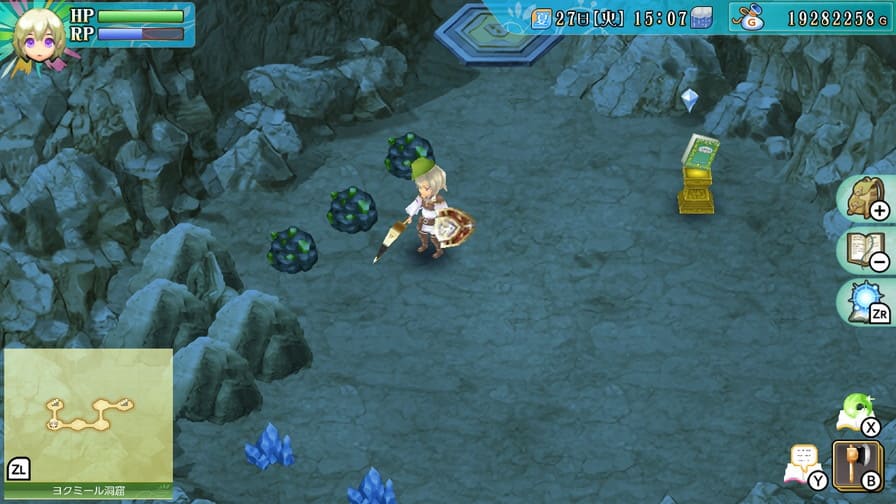Click the blonde character portrait
This screenshot has height=504, width=896.
tap(38, 36)
